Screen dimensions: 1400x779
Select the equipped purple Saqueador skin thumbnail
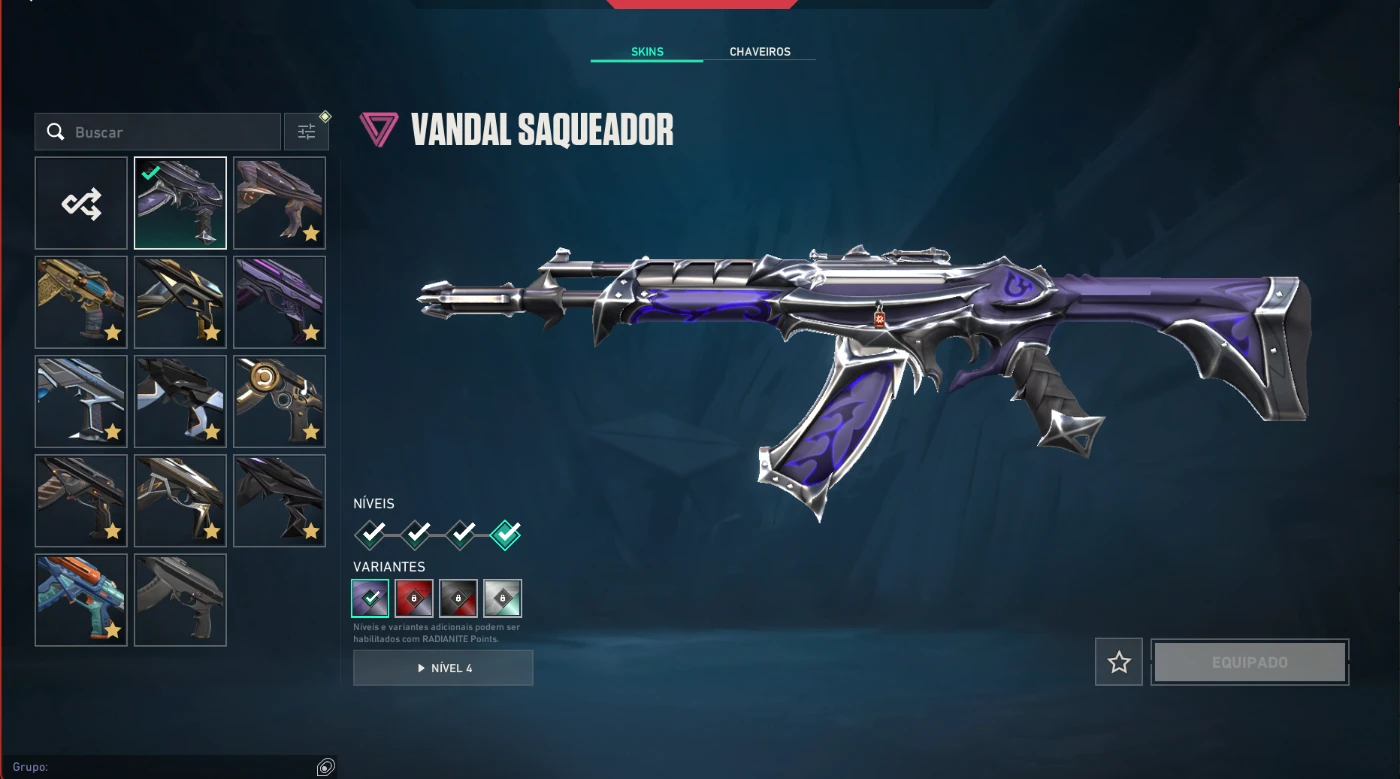click(180, 203)
